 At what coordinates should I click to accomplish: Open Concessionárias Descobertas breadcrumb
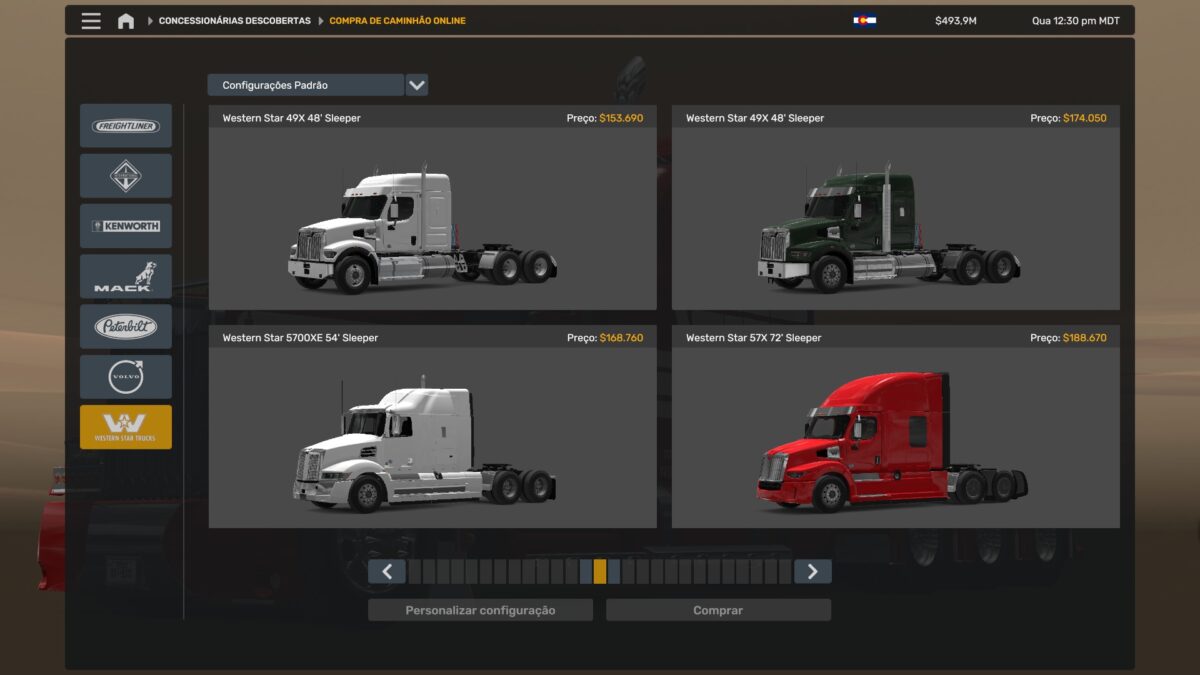[234, 21]
